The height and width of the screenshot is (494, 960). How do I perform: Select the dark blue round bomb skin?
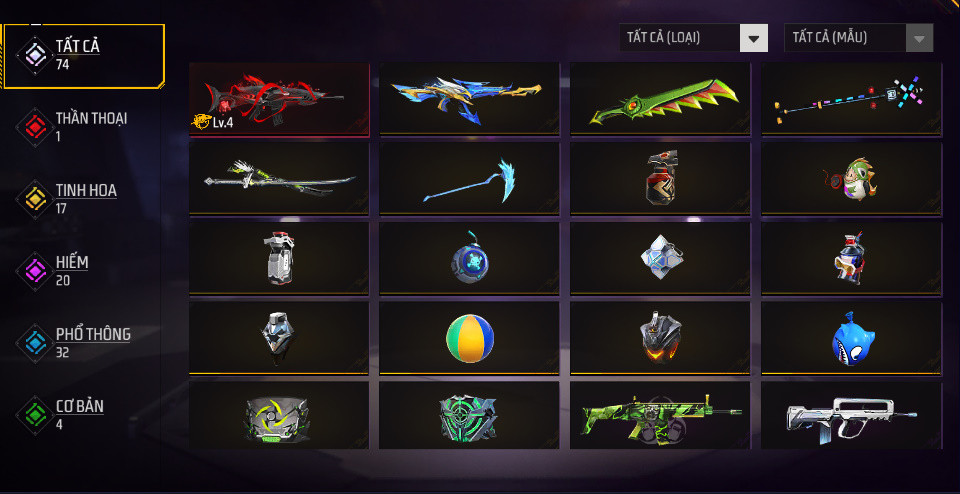(x=469, y=258)
